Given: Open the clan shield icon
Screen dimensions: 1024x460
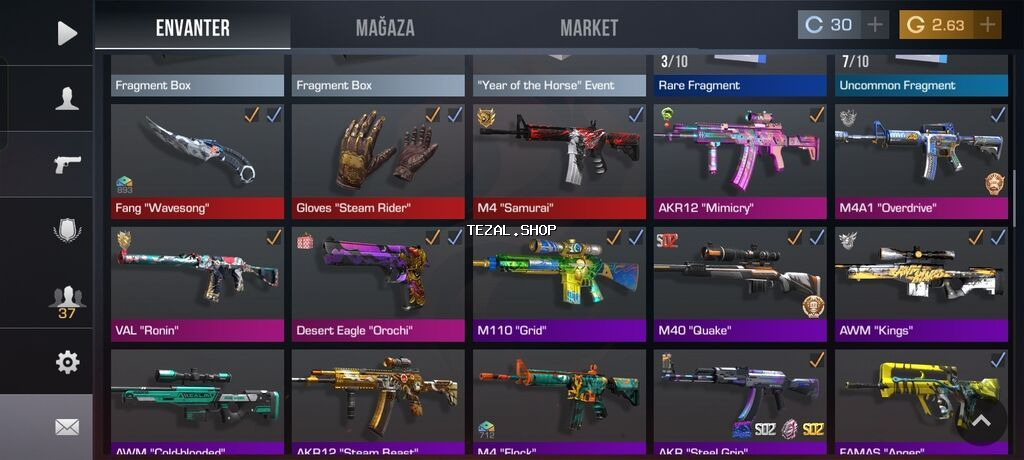Looking at the screenshot, I should 67,230.
